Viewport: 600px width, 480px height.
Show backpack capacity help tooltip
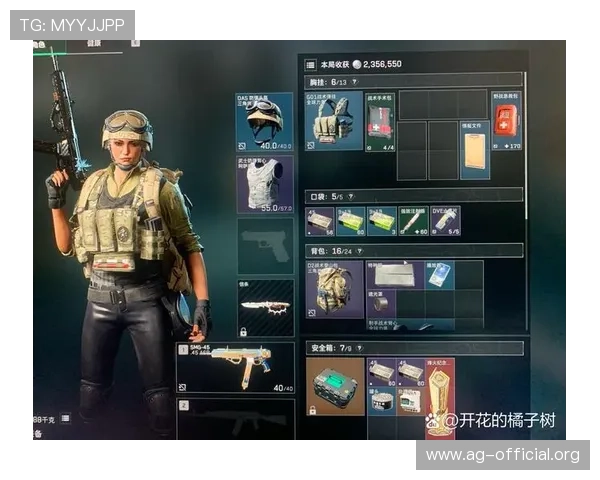[359, 250]
